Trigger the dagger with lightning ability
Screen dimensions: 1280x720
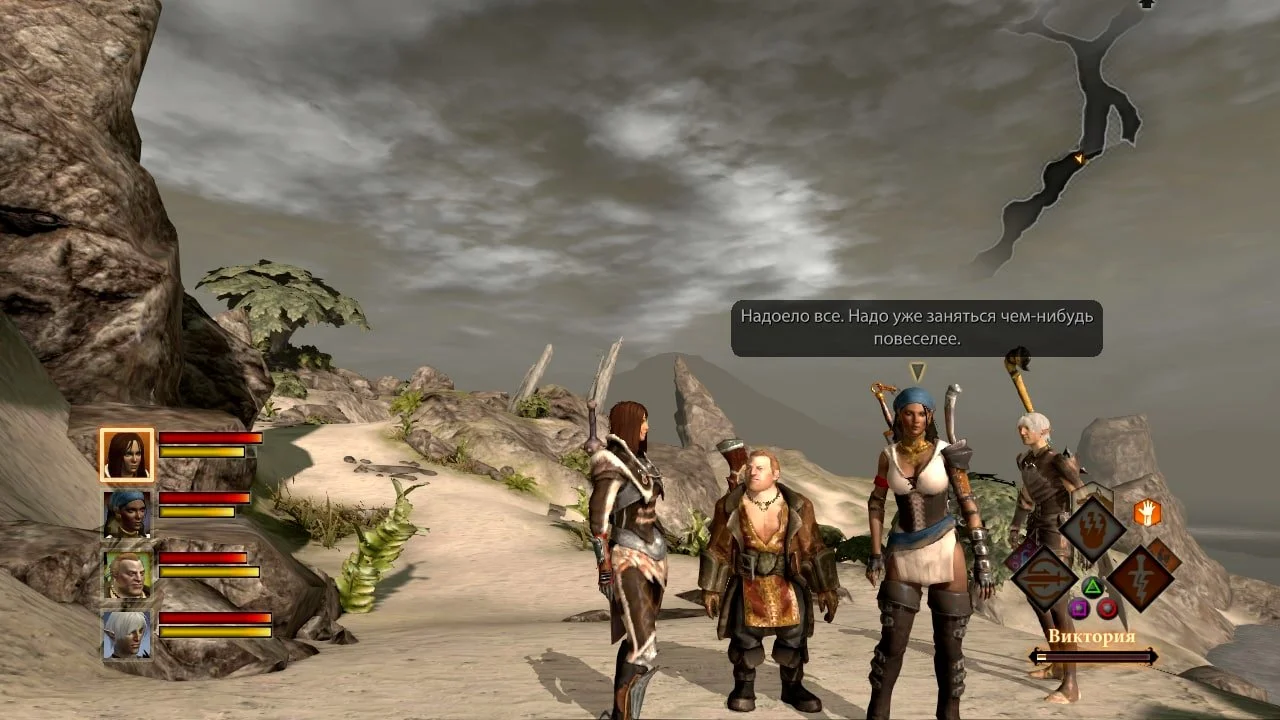coord(1140,578)
